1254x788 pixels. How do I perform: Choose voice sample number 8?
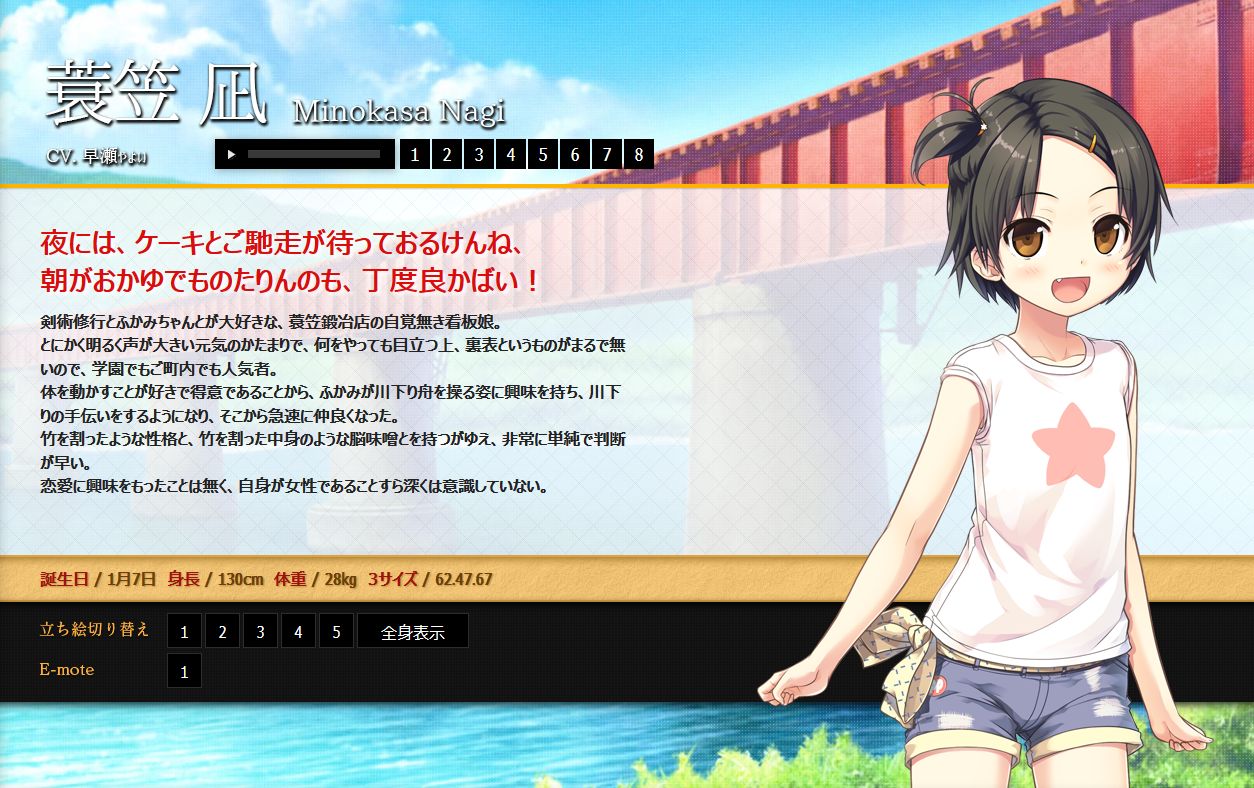639,154
